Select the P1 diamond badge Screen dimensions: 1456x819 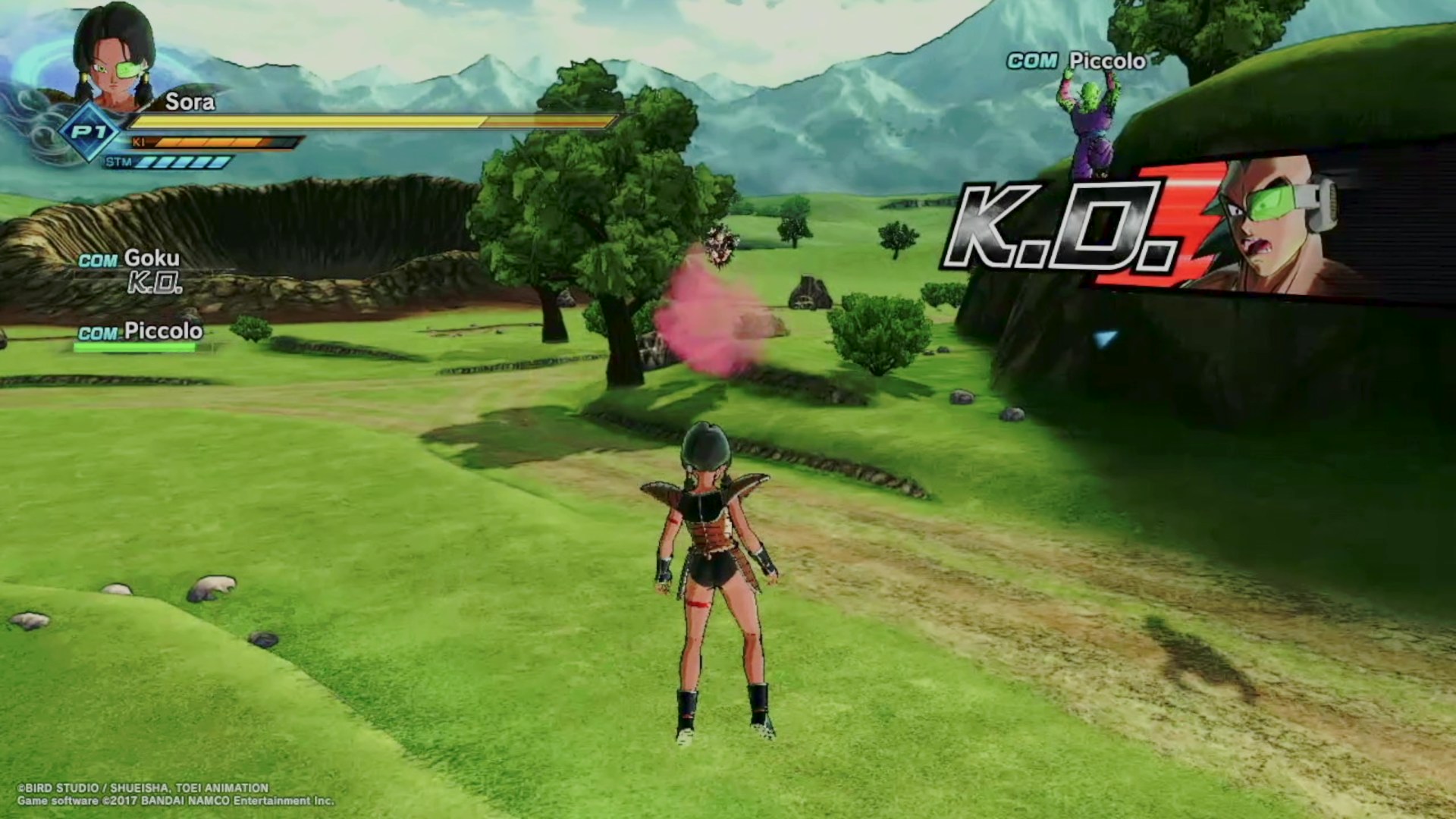(x=90, y=133)
